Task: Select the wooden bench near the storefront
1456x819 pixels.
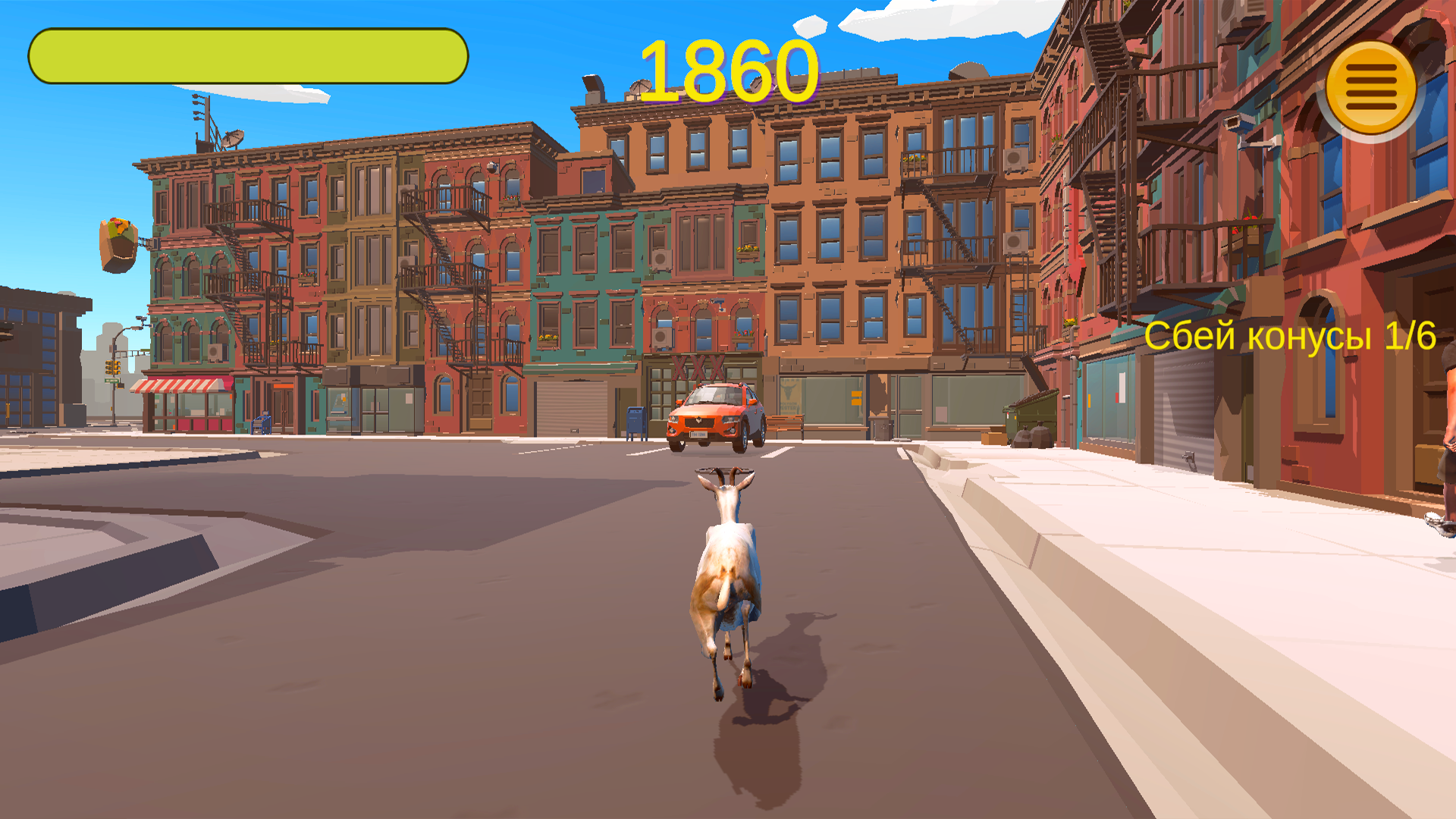Action: coord(785,423)
